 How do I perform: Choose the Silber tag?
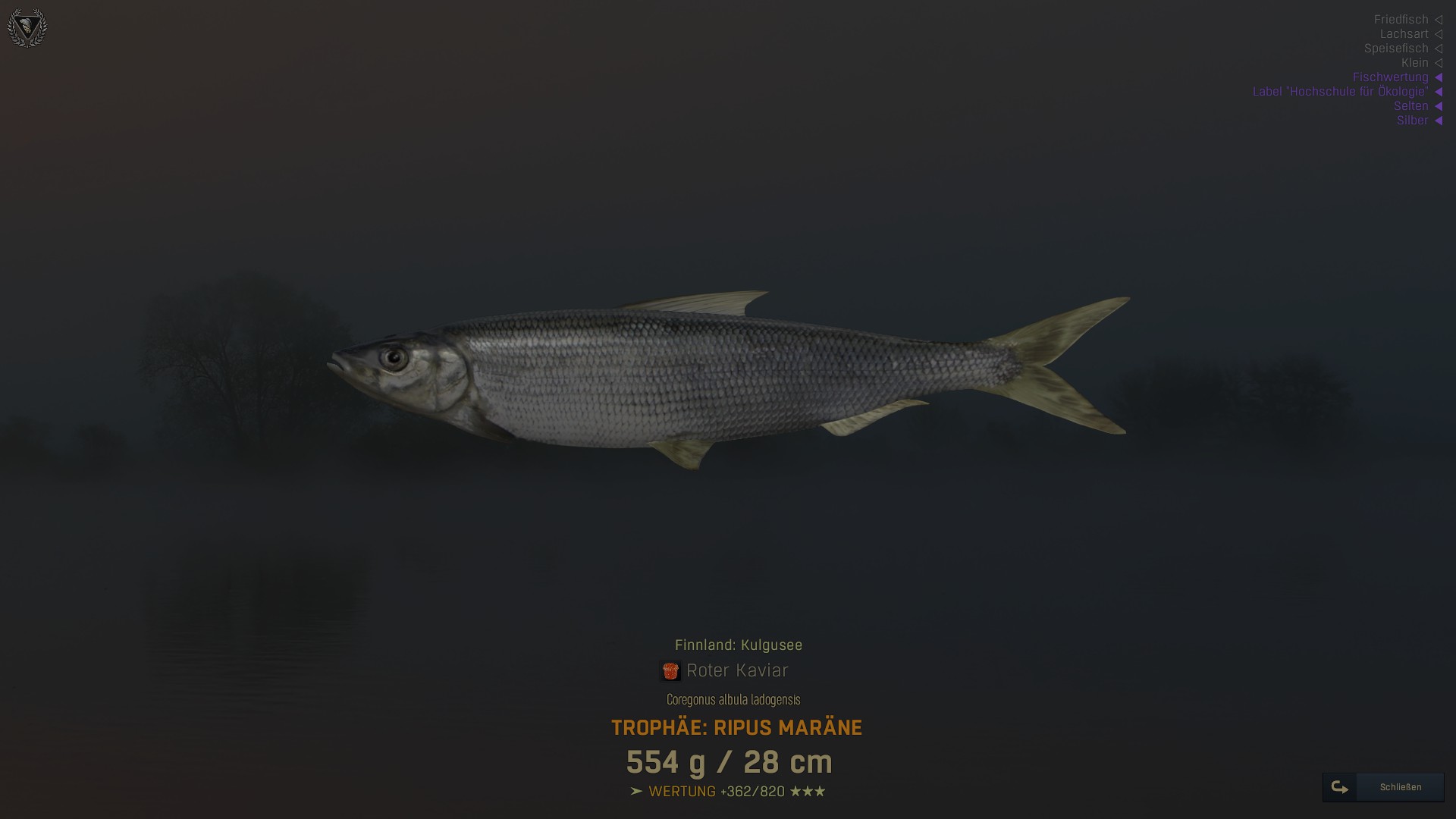(1412, 121)
